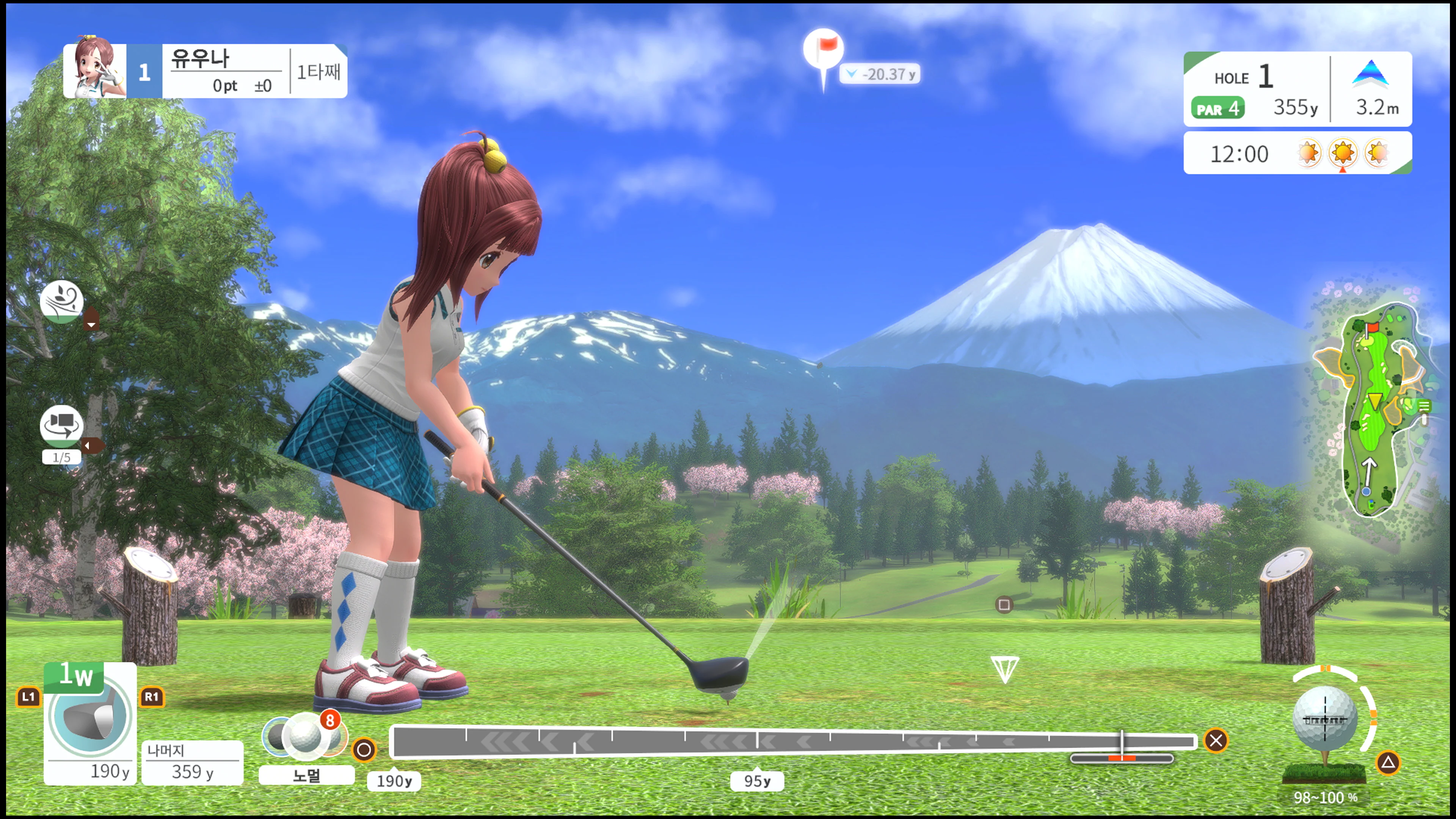Screen dimensions: 1456x819
Task: Click the wind skill icon
Action: click(x=61, y=301)
